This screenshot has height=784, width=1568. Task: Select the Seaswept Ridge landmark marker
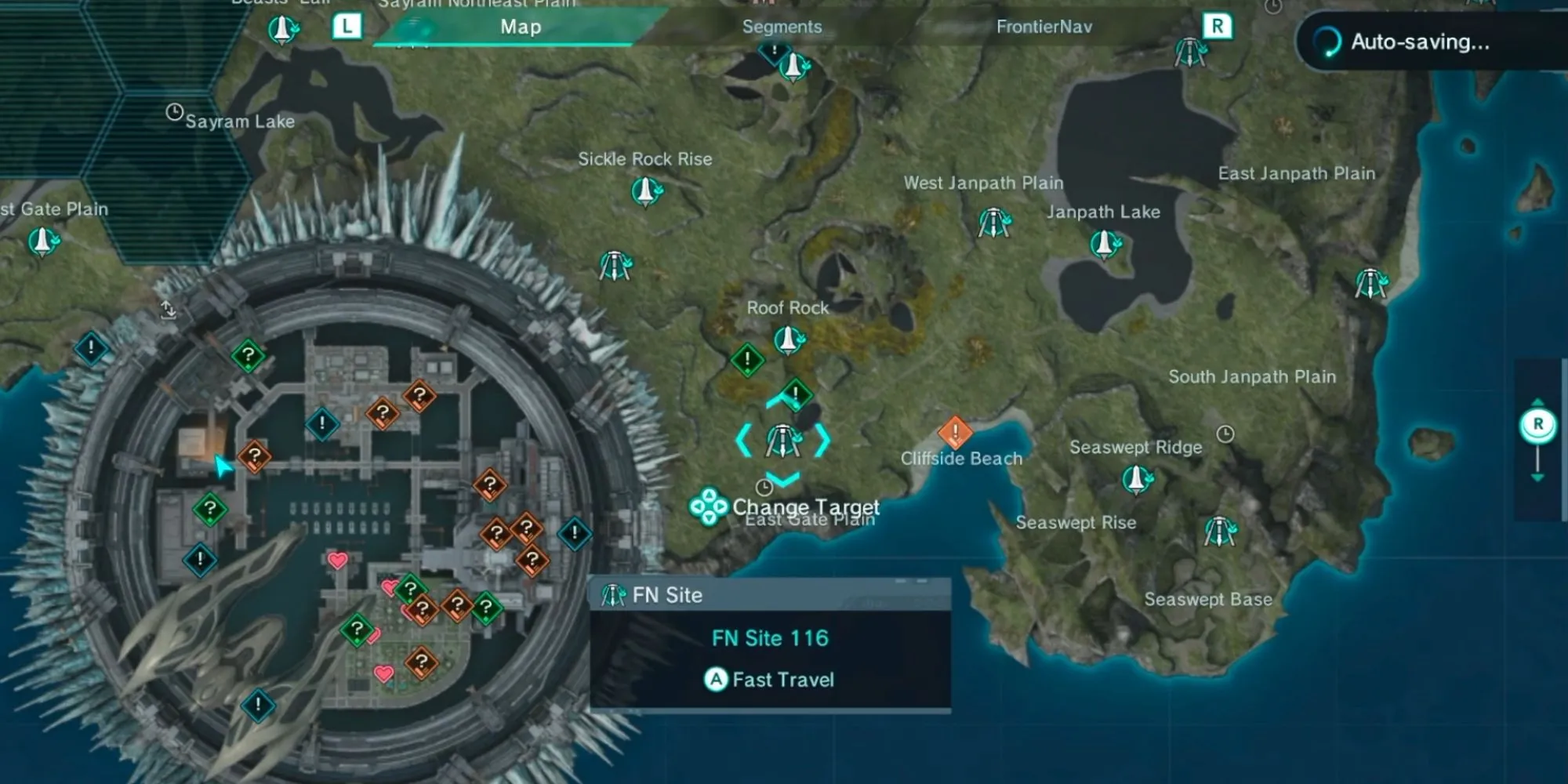click(1136, 477)
